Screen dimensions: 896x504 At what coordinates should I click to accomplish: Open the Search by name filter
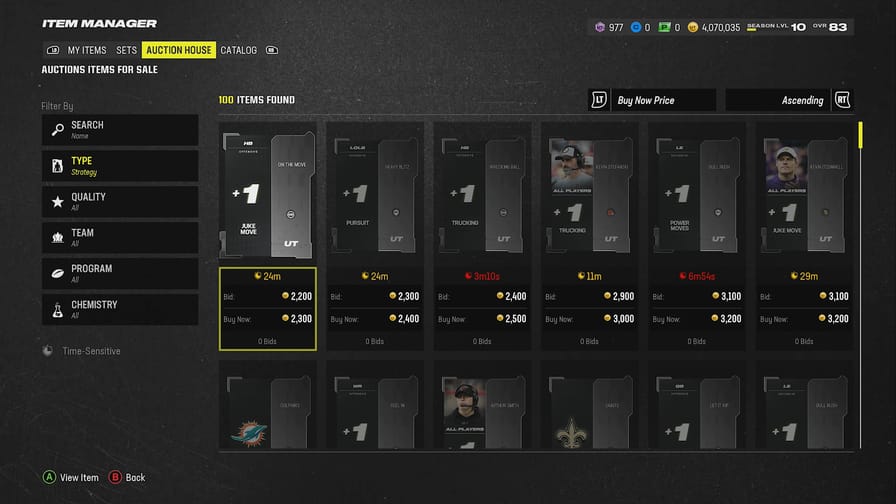point(120,130)
